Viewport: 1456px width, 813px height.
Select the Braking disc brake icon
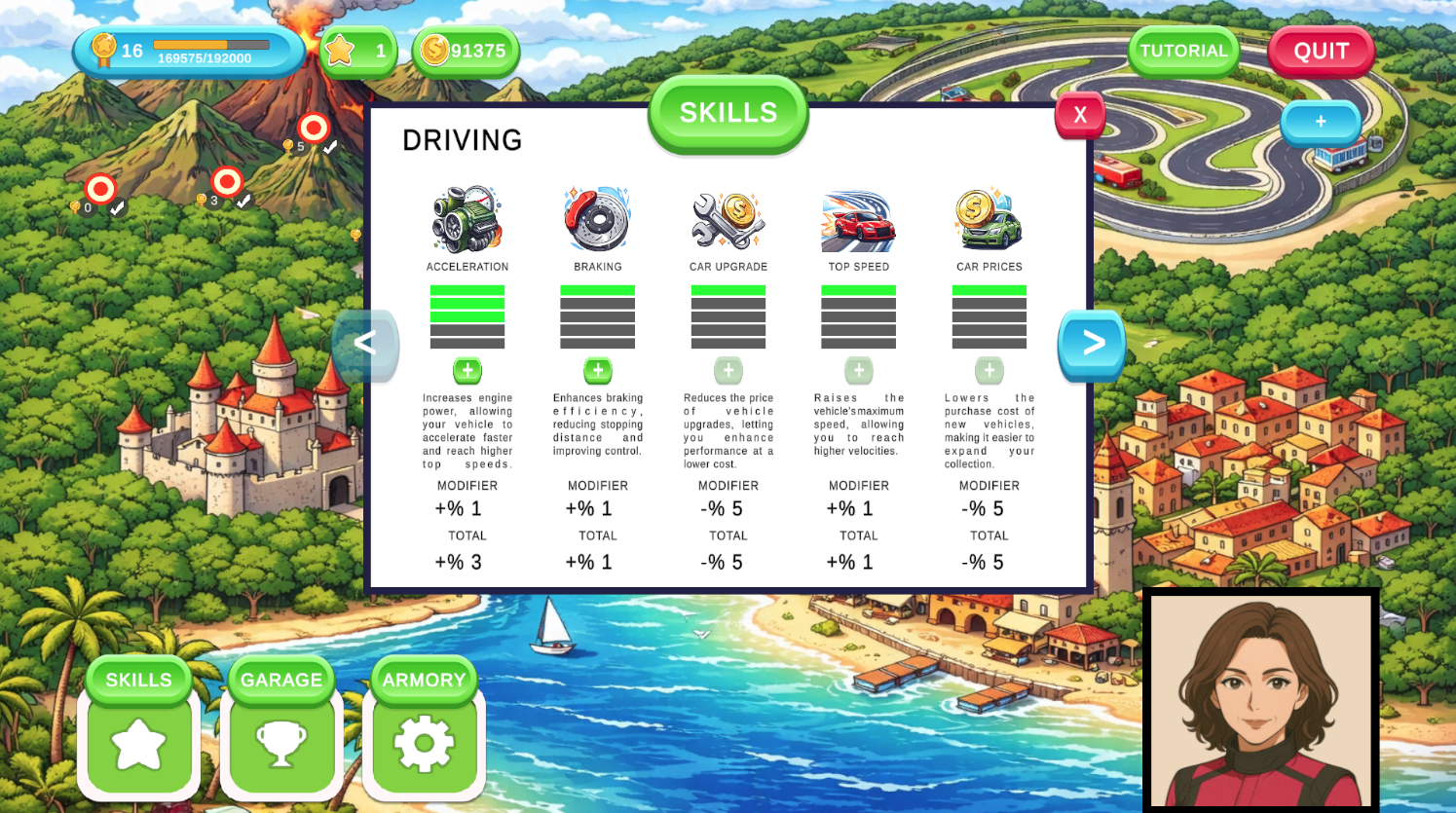coord(598,219)
